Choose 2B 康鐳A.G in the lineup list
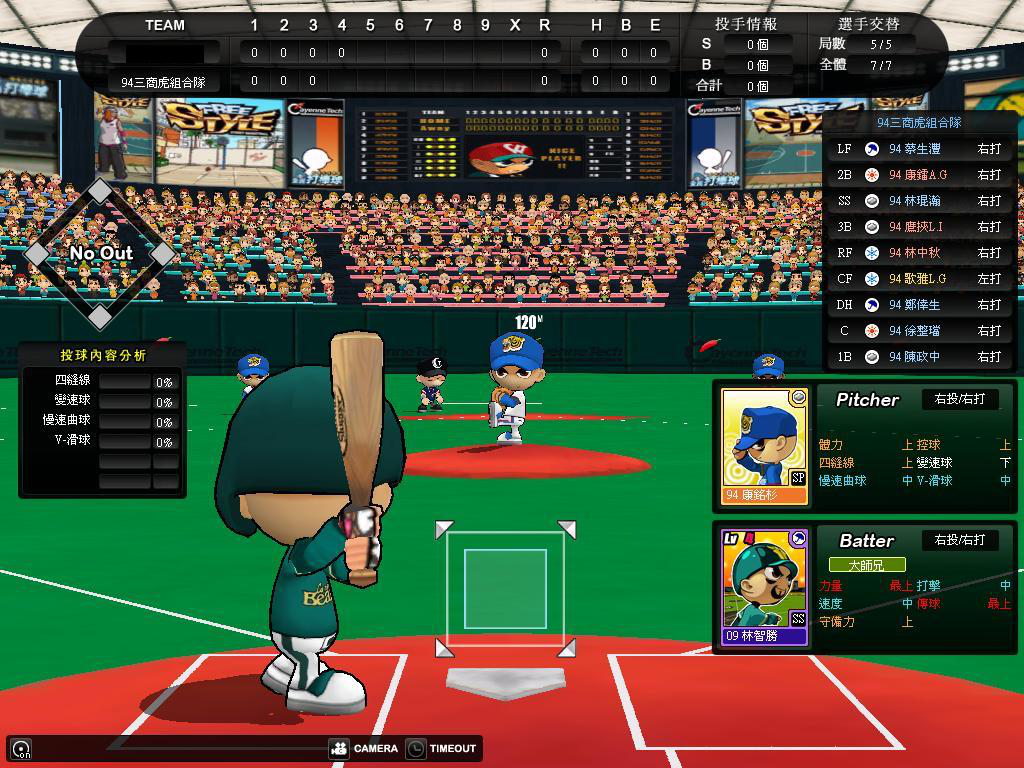The height and width of the screenshot is (768, 1024). click(x=919, y=174)
